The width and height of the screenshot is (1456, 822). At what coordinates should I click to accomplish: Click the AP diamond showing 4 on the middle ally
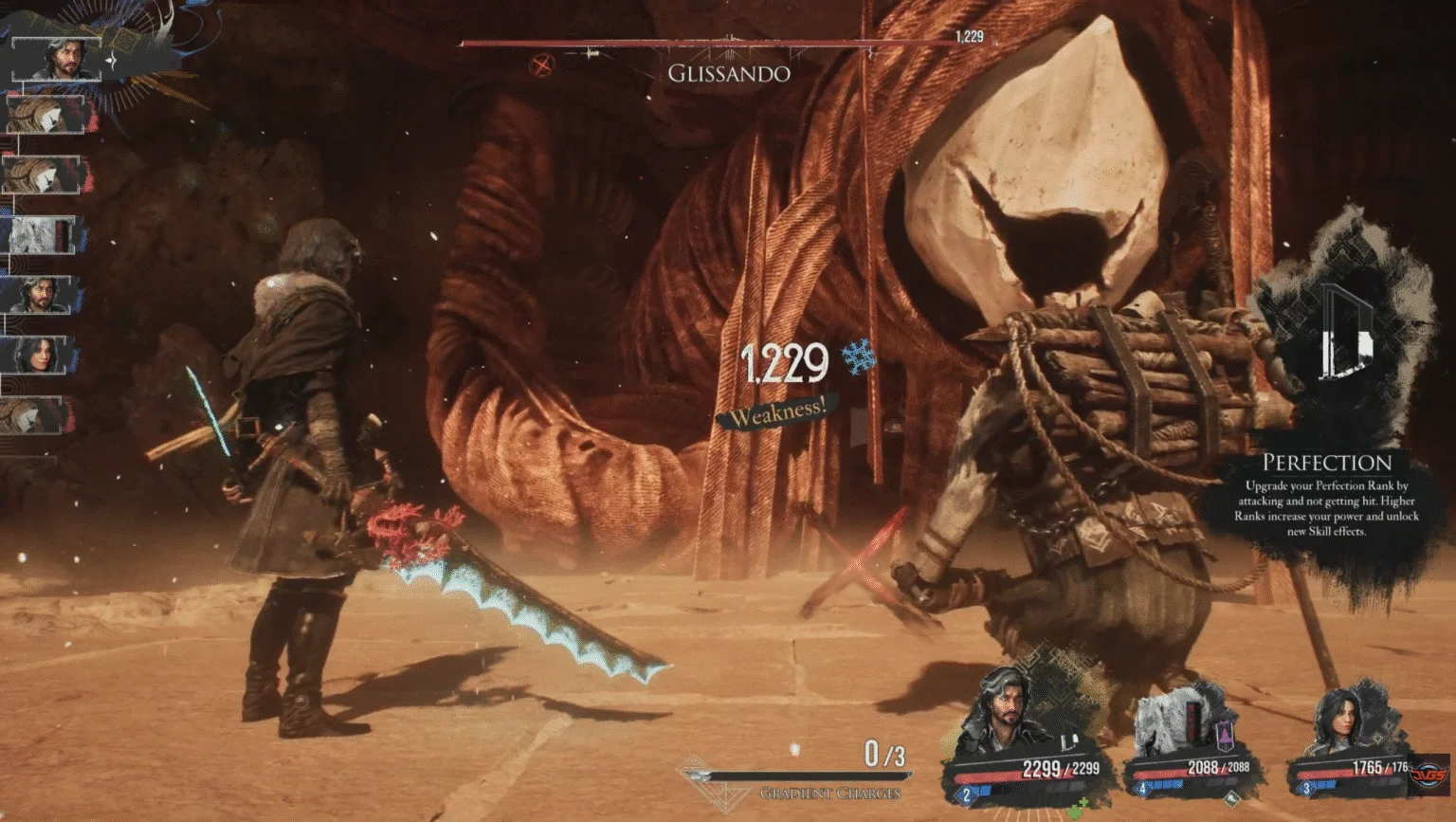click(x=1141, y=788)
